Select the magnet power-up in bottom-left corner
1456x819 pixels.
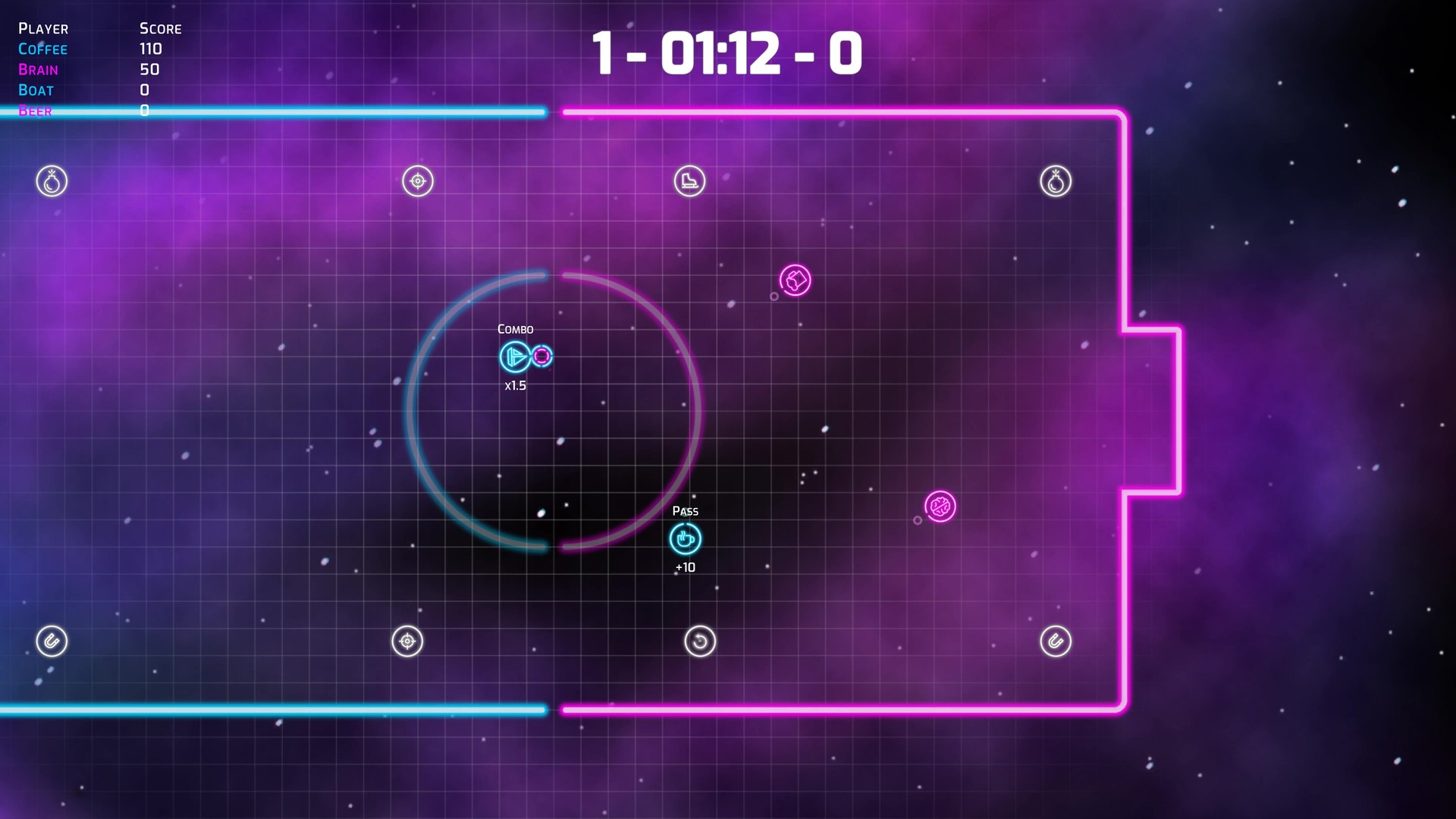point(52,641)
